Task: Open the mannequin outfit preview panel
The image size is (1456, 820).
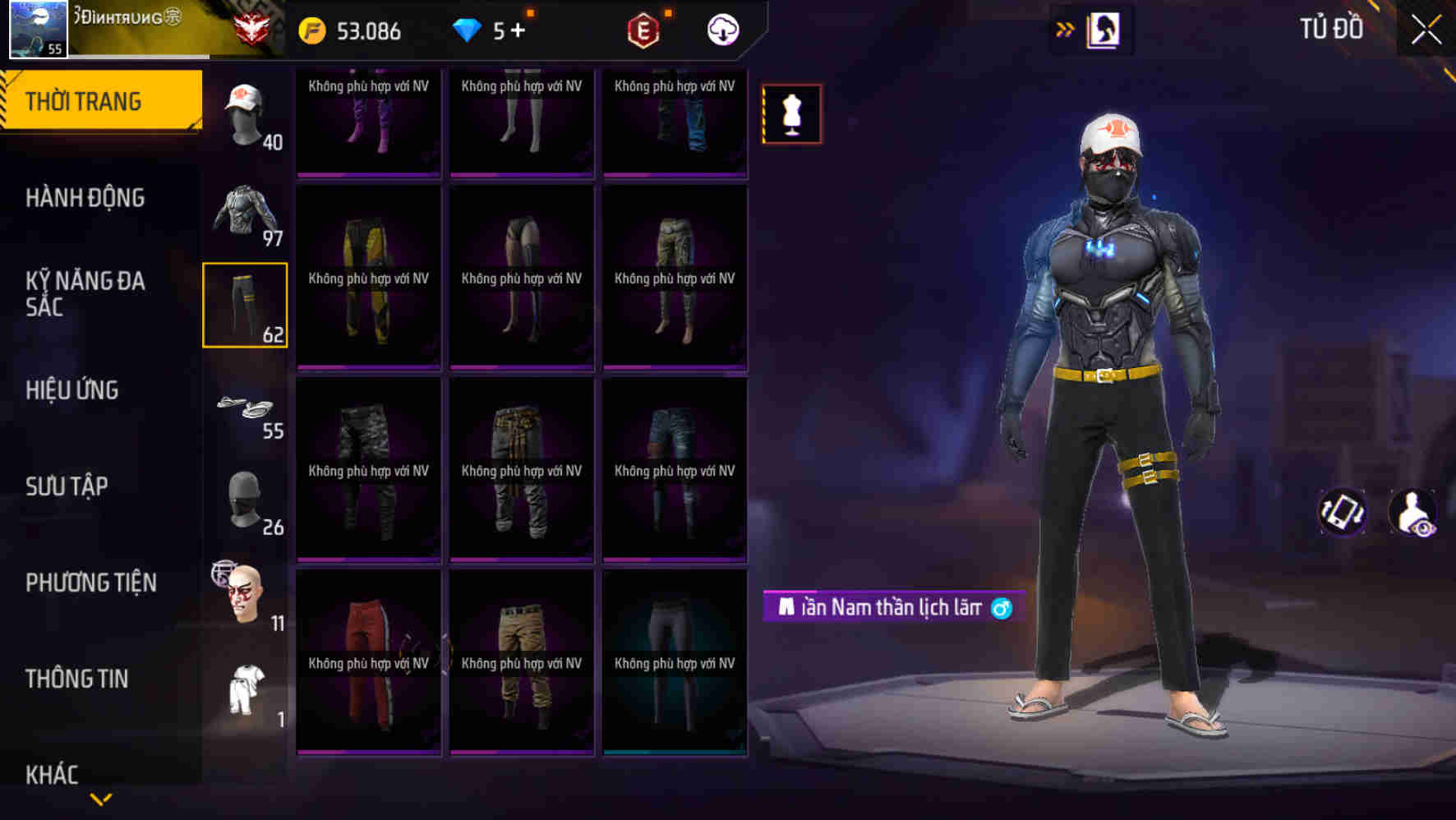Action: point(791,113)
